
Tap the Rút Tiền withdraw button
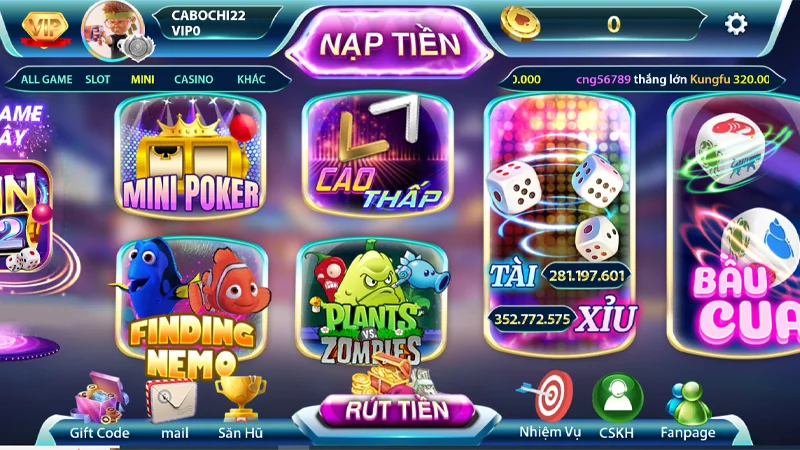point(396,409)
